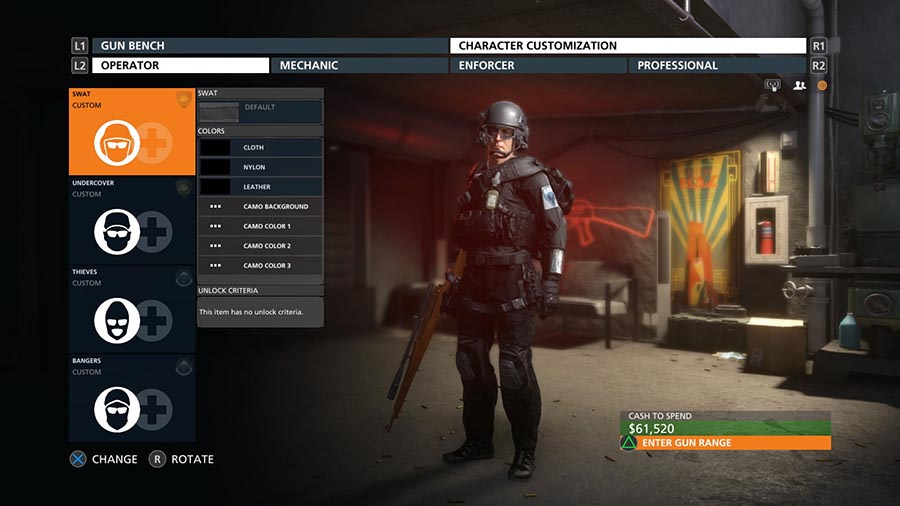This screenshot has height=506, width=900.
Task: Switch to the Gun Bench tab
Action: tap(270, 46)
